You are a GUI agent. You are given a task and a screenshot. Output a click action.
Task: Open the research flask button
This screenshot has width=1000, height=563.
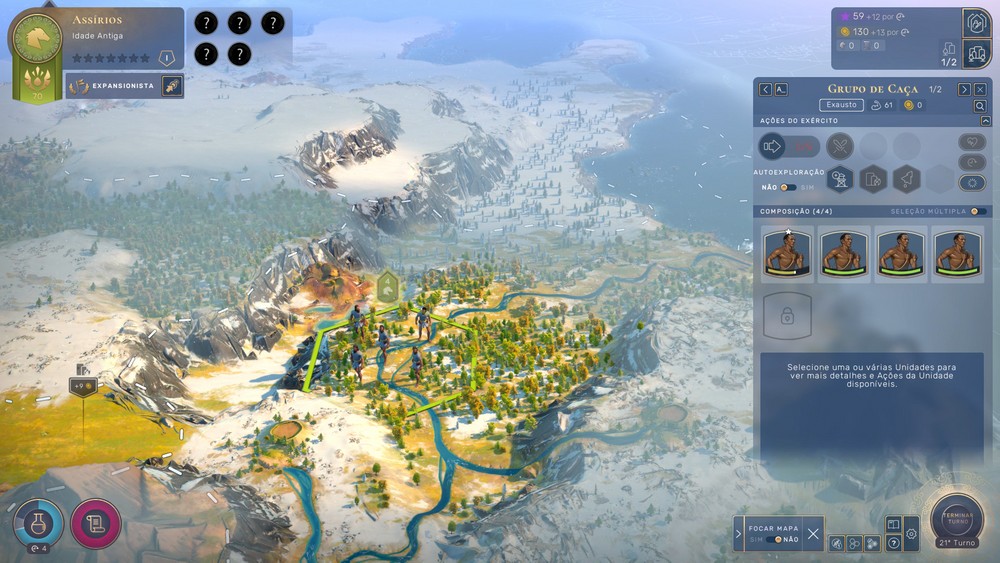pos(37,522)
